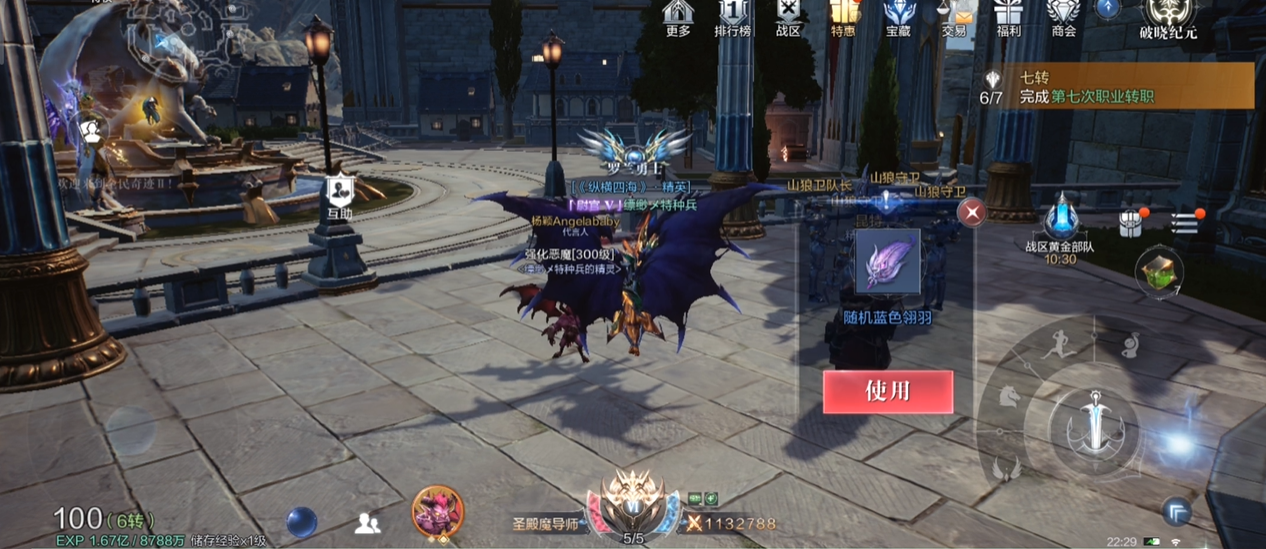This screenshot has height=549, width=1266.
Task: Open the 互助 mutual aid button
Action: 339,194
